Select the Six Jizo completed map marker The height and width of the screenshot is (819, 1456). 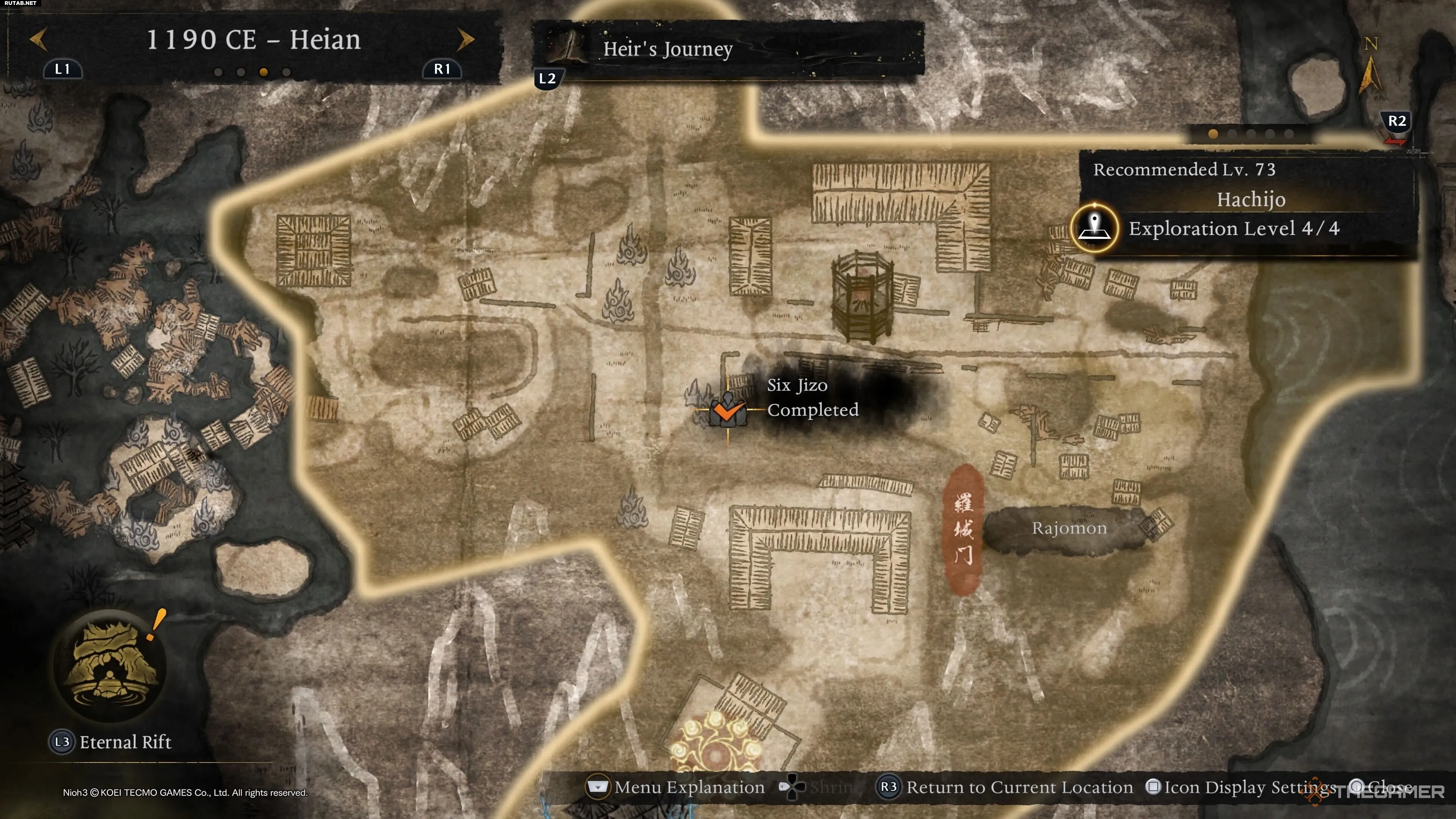pyautogui.click(x=728, y=410)
